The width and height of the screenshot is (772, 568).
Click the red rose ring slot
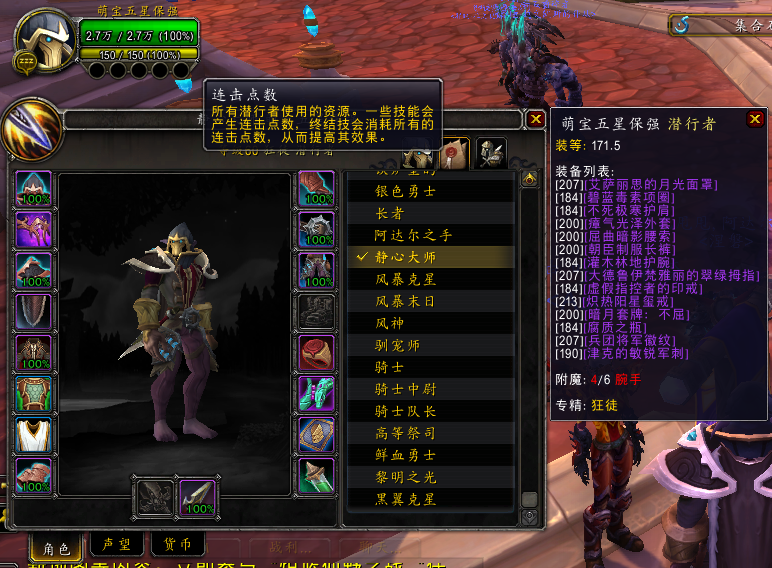(x=316, y=353)
